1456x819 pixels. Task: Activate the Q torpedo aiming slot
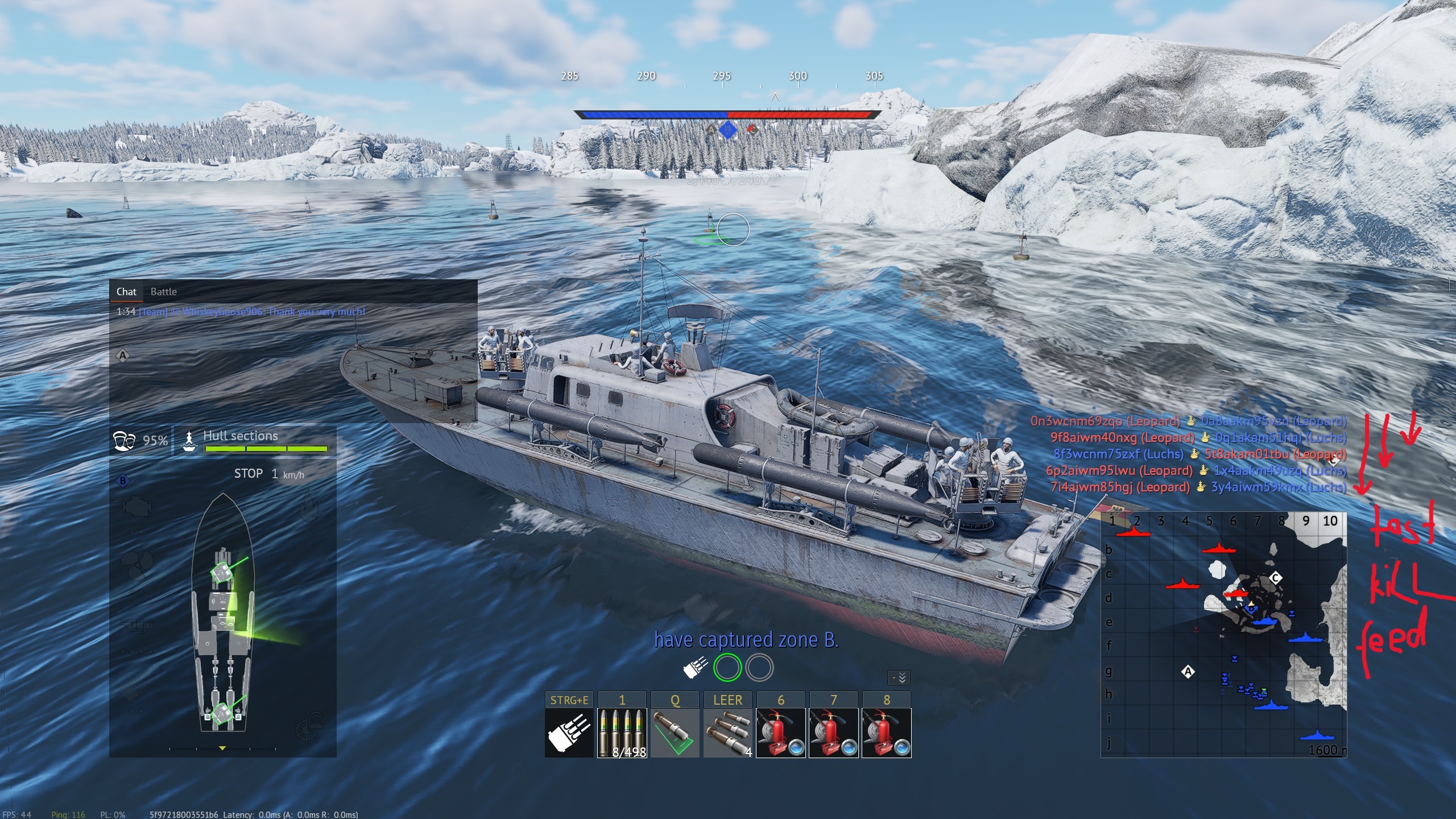(x=675, y=733)
